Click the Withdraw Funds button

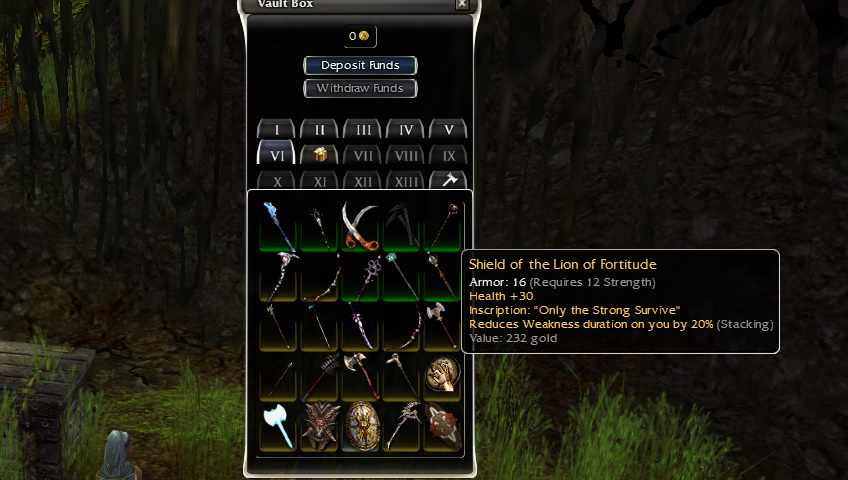pos(360,88)
